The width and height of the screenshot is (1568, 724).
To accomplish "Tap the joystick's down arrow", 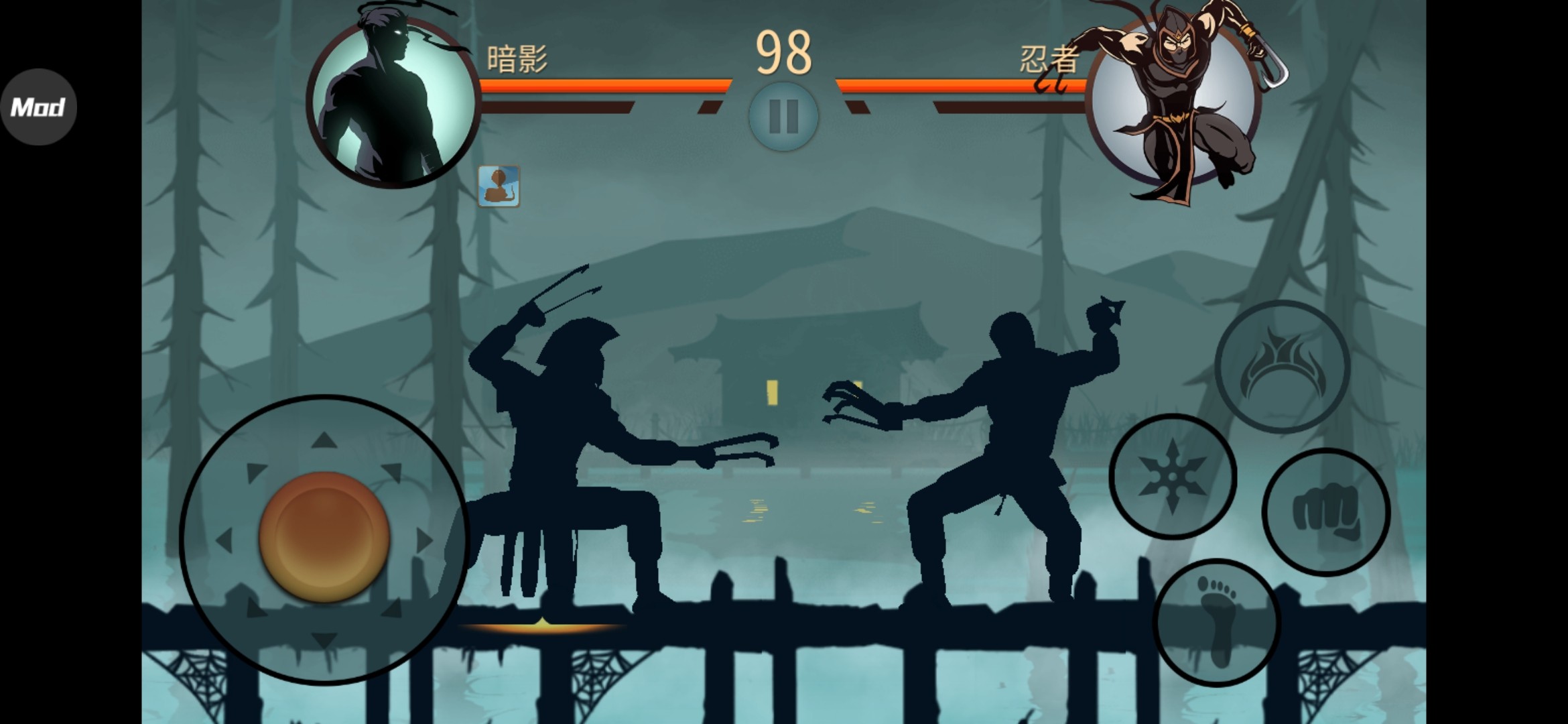I will (324, 640).
